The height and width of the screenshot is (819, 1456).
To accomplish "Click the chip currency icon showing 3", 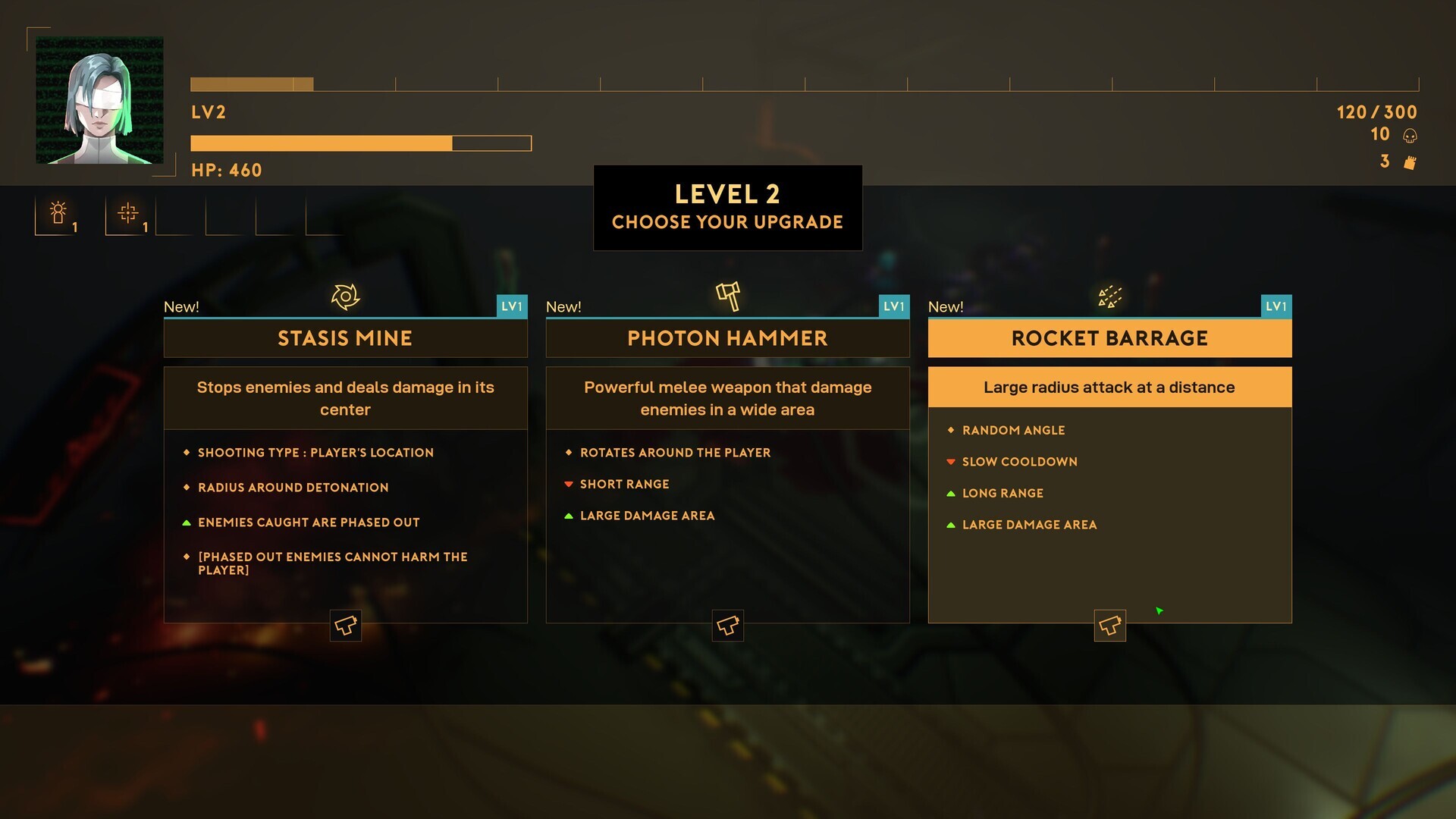I will point(1410,161).
